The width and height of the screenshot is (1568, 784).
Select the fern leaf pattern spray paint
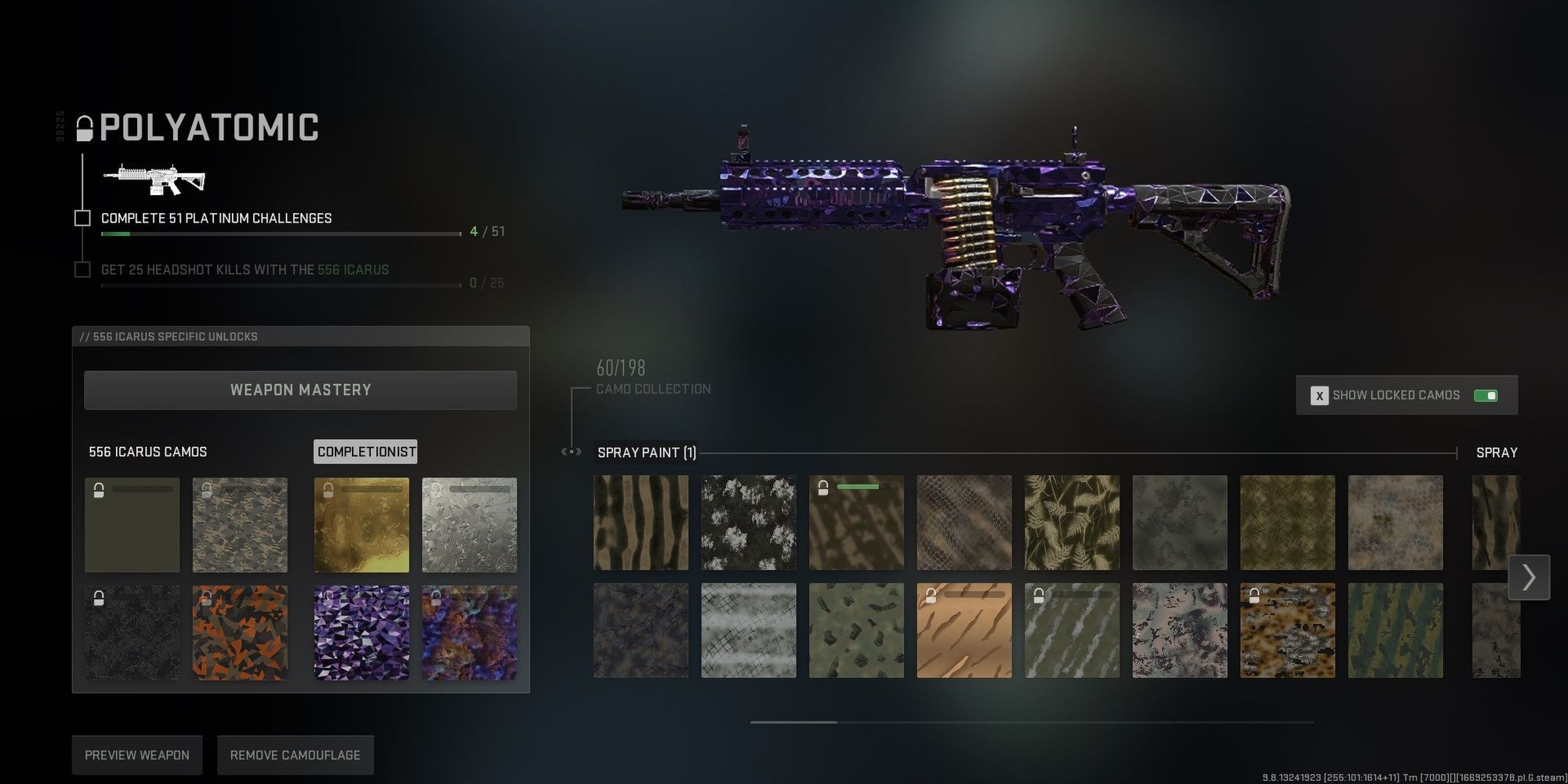tap(1072, 523)
